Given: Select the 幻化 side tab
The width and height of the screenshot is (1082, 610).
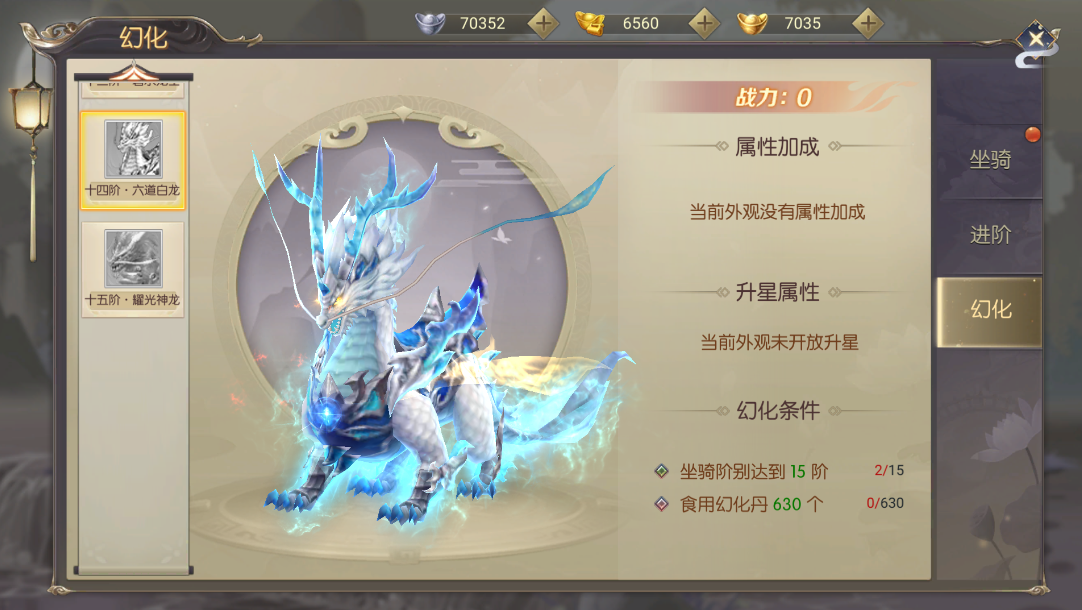Looking at the screenshot, I should (989, 310).
